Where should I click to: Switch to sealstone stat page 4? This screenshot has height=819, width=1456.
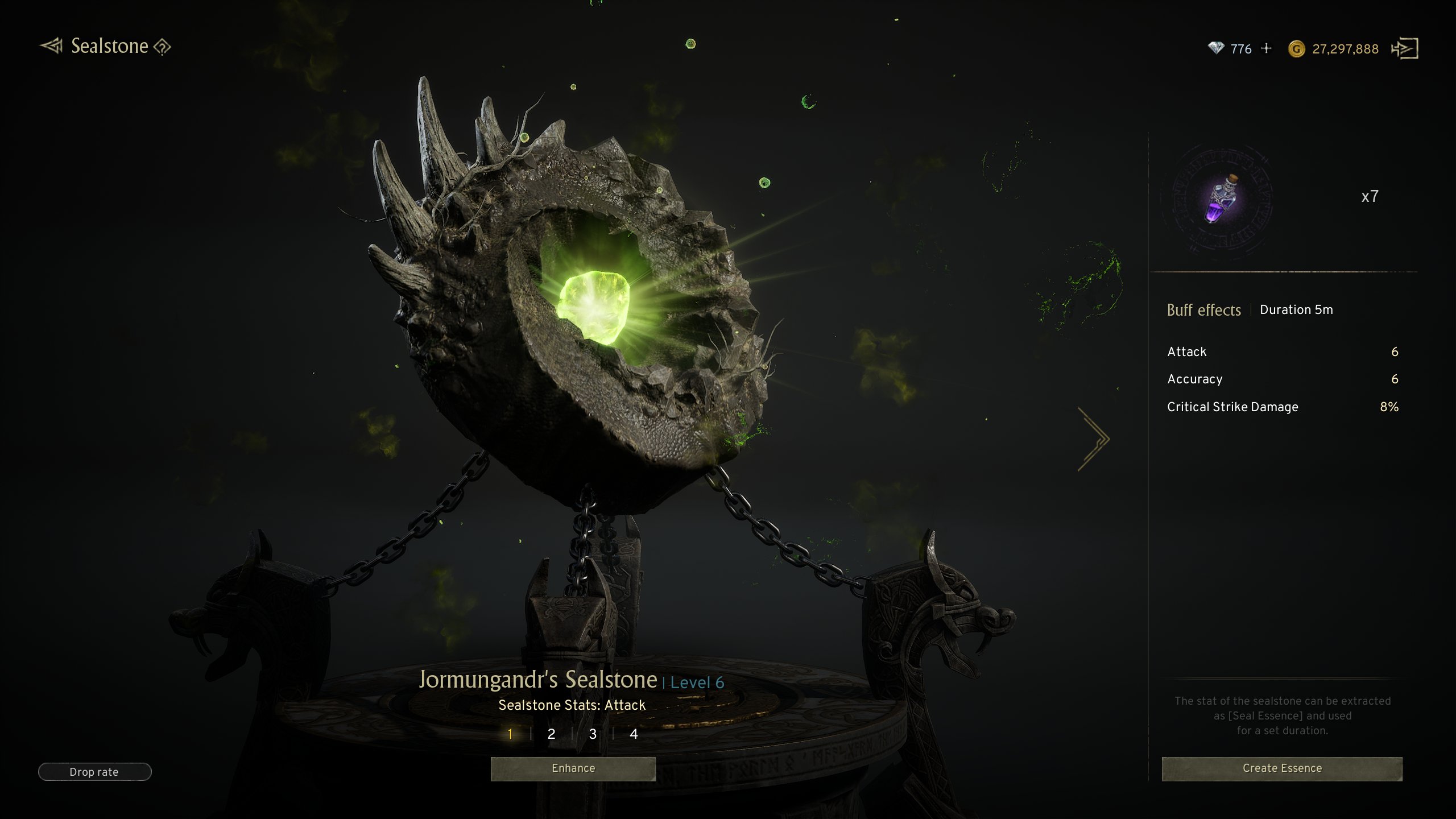coord(634,734)
